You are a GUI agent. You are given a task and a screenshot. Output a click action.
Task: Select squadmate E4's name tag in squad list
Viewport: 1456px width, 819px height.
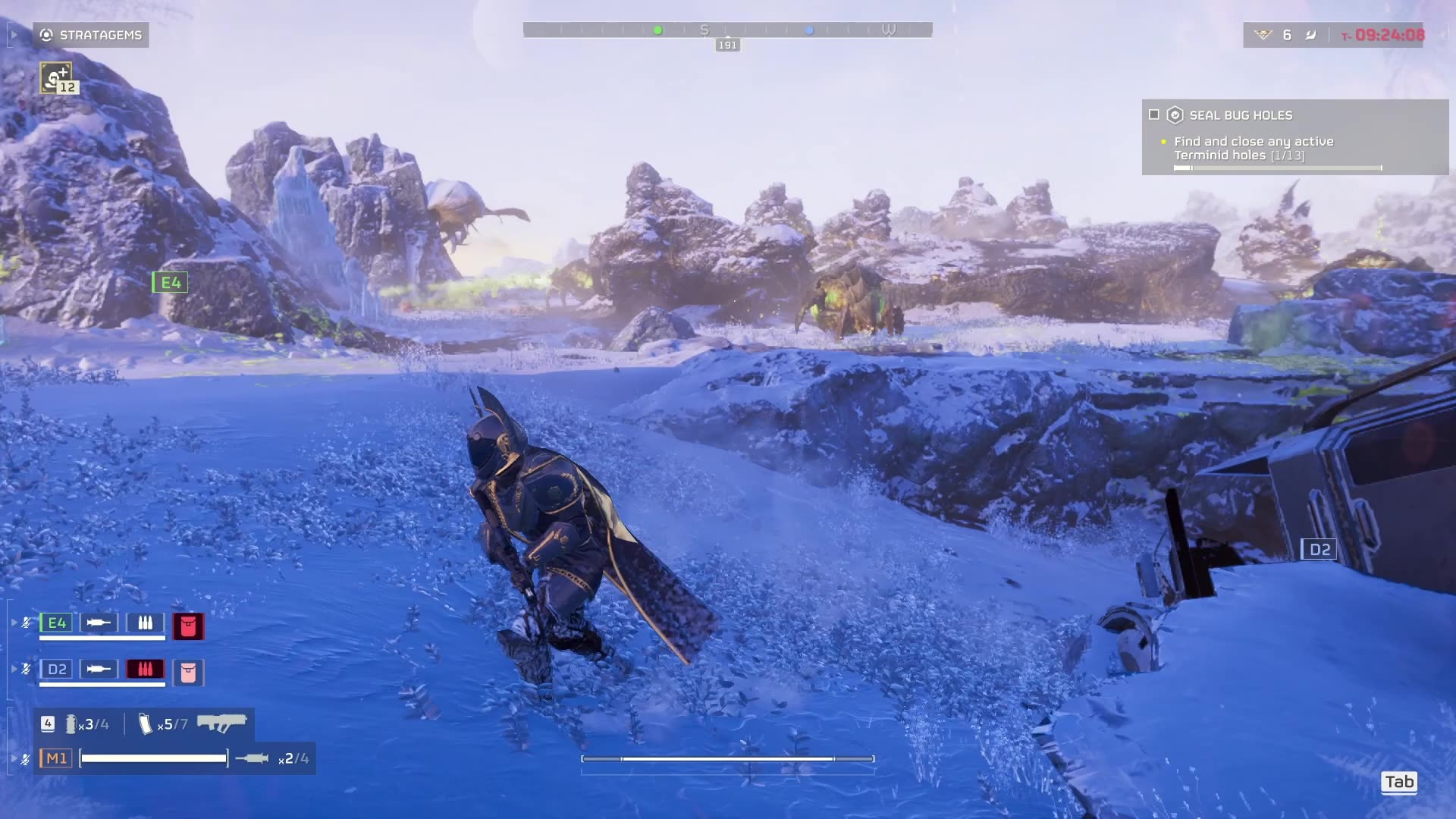pyautogui.click(x=56, y=623)
